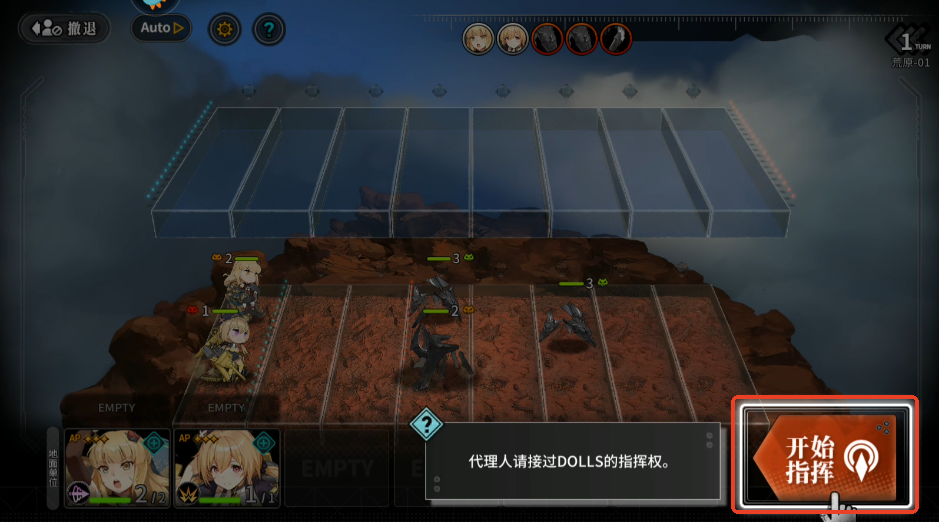Show help via the question mark button

point(268,29)
